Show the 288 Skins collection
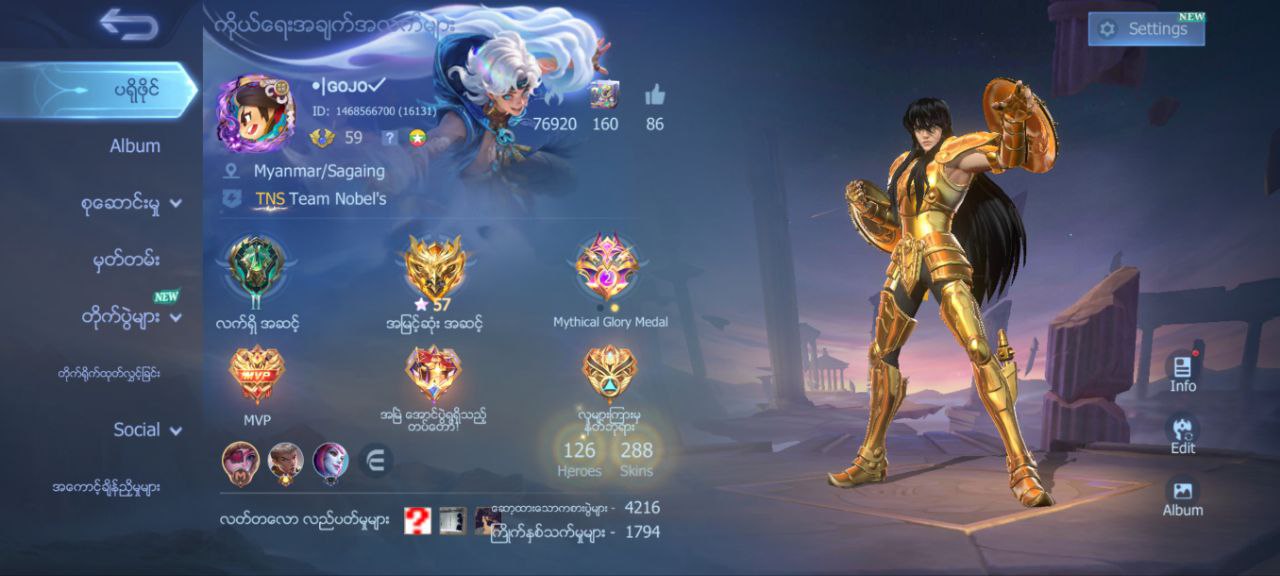 [x=636, y=458]
